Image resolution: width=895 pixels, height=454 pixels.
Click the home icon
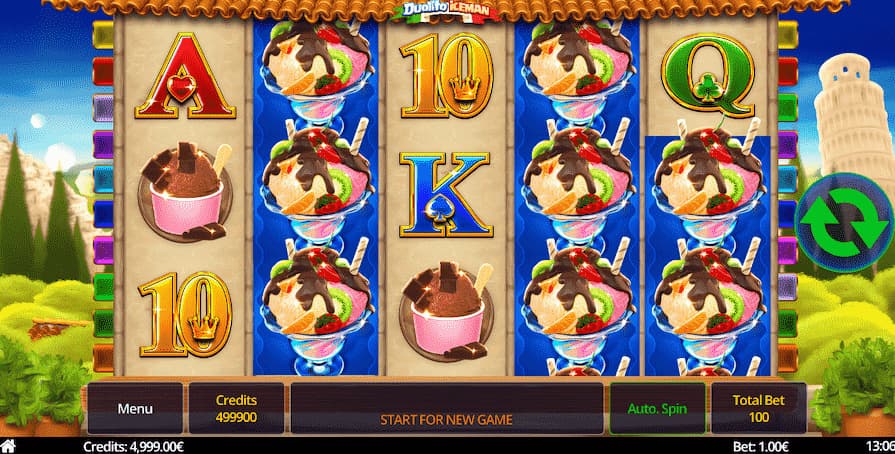click(x=9, y=446)
